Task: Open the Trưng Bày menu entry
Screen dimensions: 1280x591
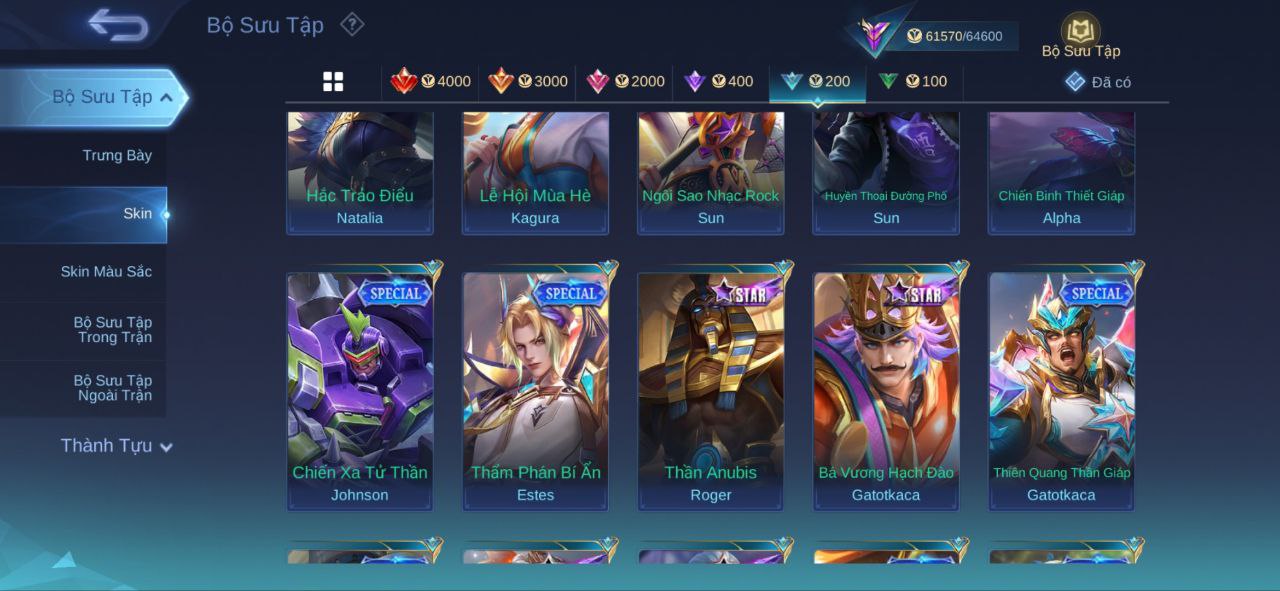Action: click(x=117, y=155)
